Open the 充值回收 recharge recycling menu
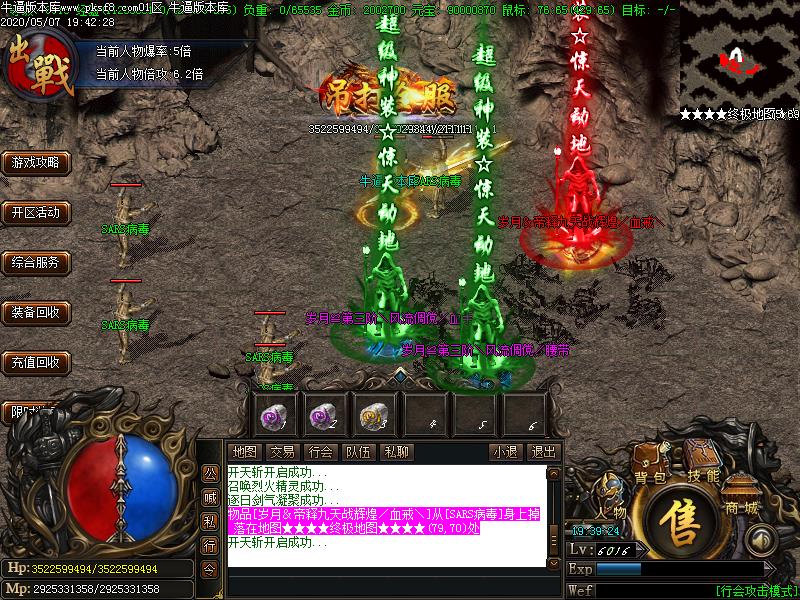The height and width of the screenshot is (600, 800). point(36,362)
